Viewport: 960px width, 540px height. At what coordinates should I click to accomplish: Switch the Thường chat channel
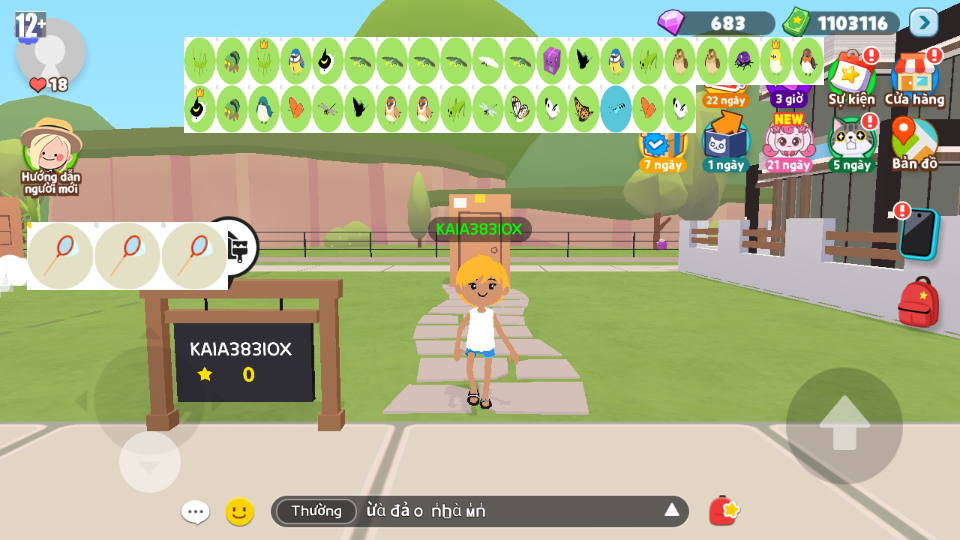316,511
